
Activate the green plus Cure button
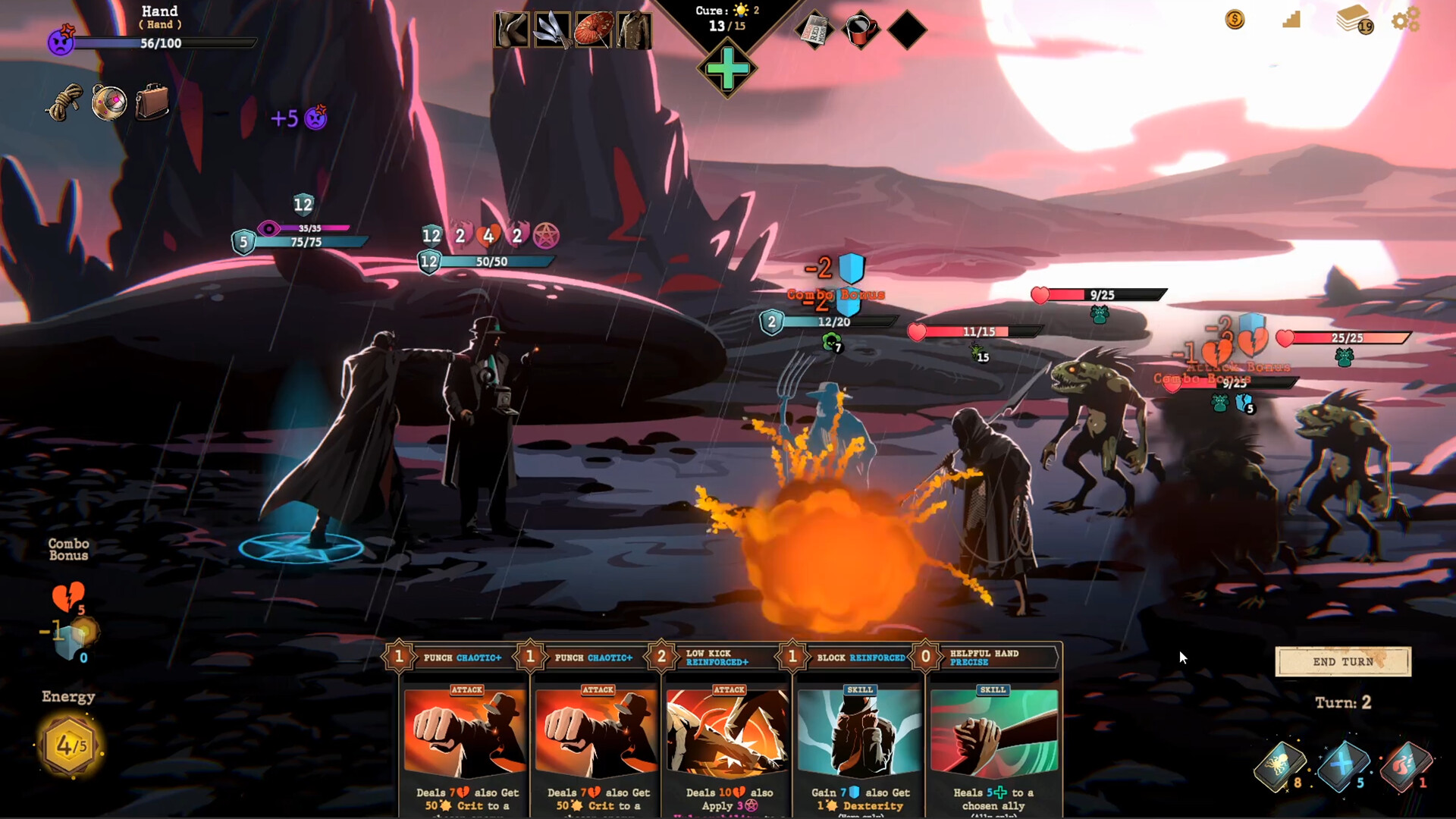(x=726, y=70)
